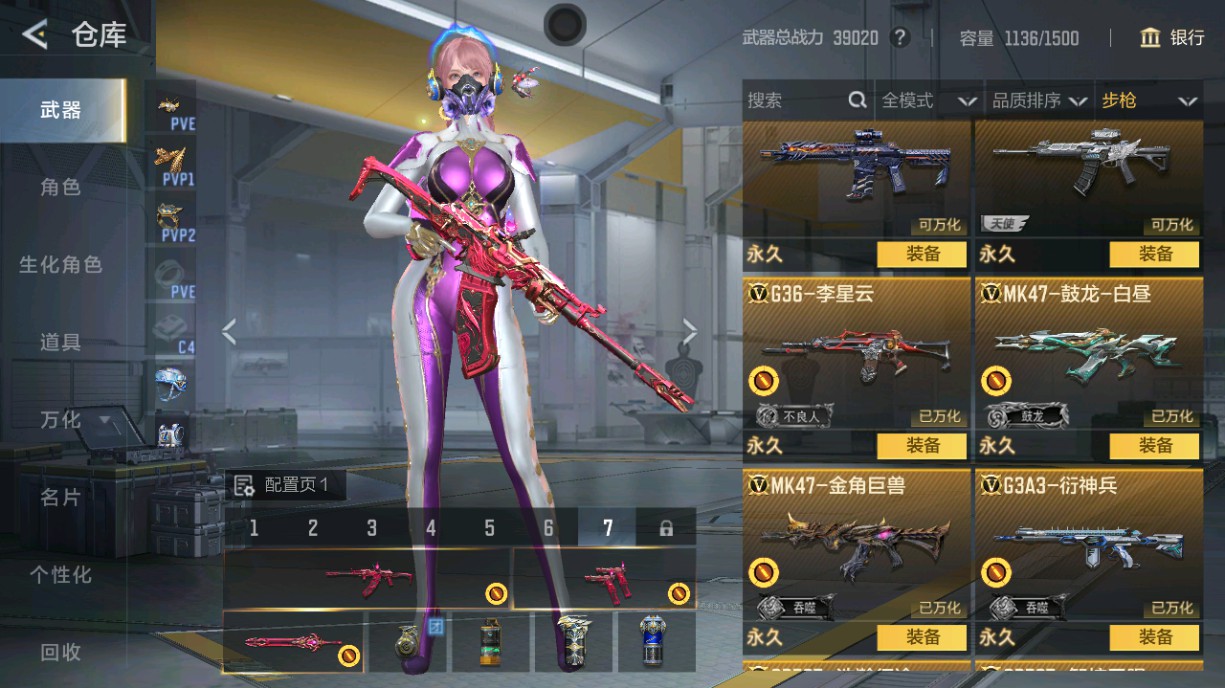Equip the G36-李星云 rifle
Image resolution: width=1225 pixels, height=688 pixels.
pyautogui.click(x=922, y=445)
